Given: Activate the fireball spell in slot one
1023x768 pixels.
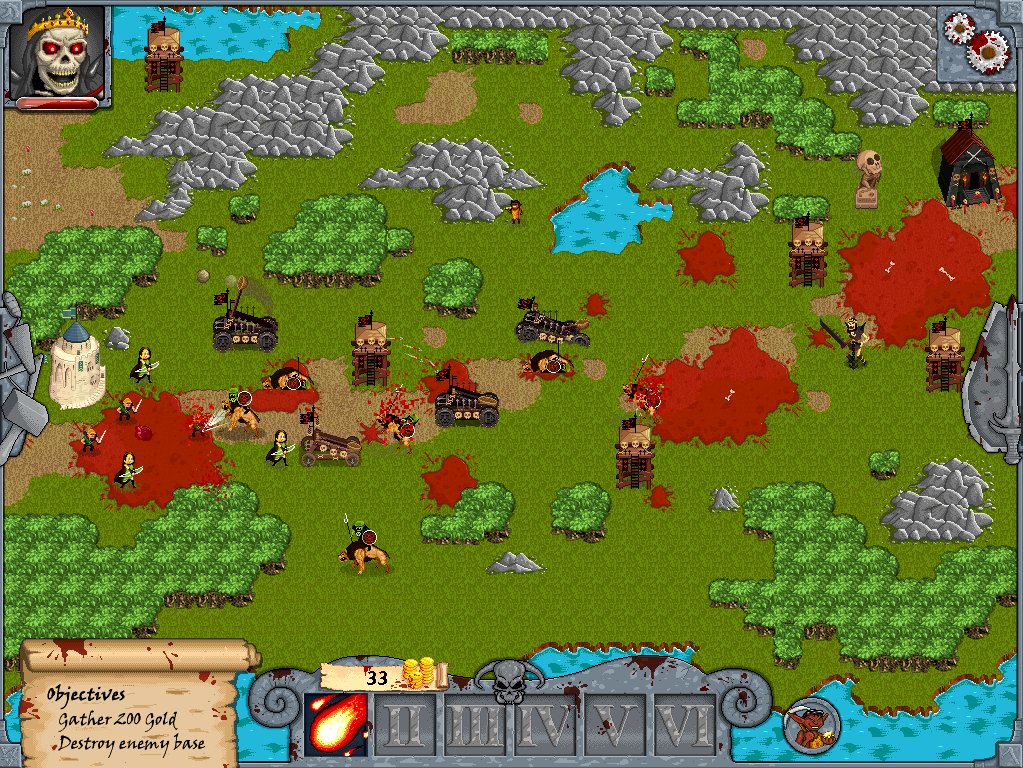Looking at the screenshot, I should click(334, 724).
